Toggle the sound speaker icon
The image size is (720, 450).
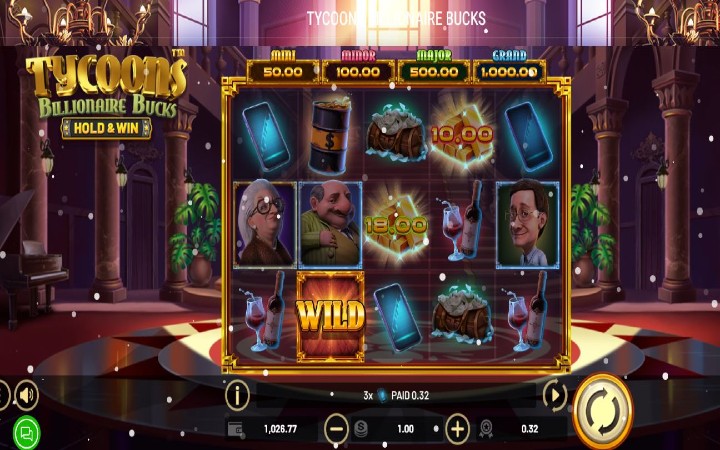pos(26,394)
